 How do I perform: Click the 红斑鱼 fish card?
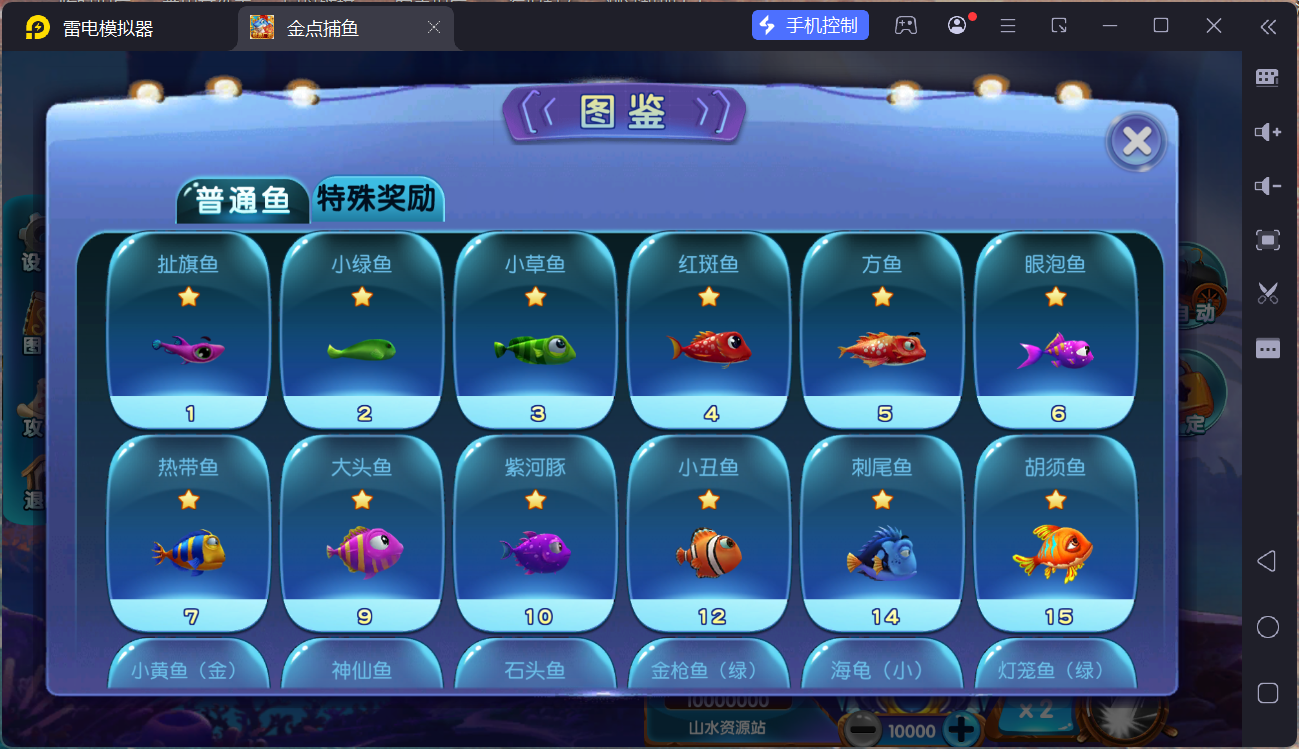click(x=709, y=330)
